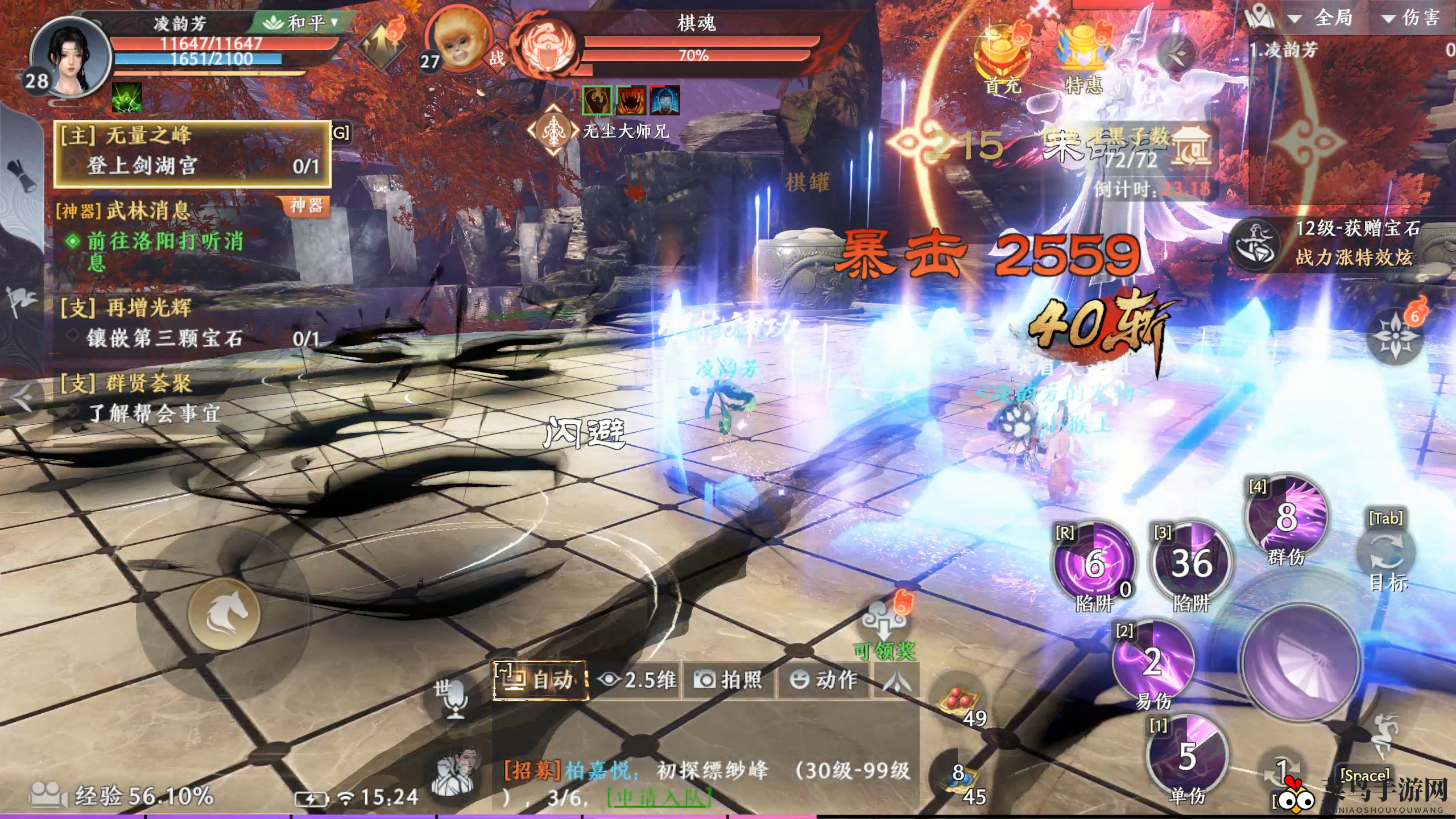Screen dimensions: 1456x819
Task: Switch the 2.5维 camera view
Action: [637, 680]
